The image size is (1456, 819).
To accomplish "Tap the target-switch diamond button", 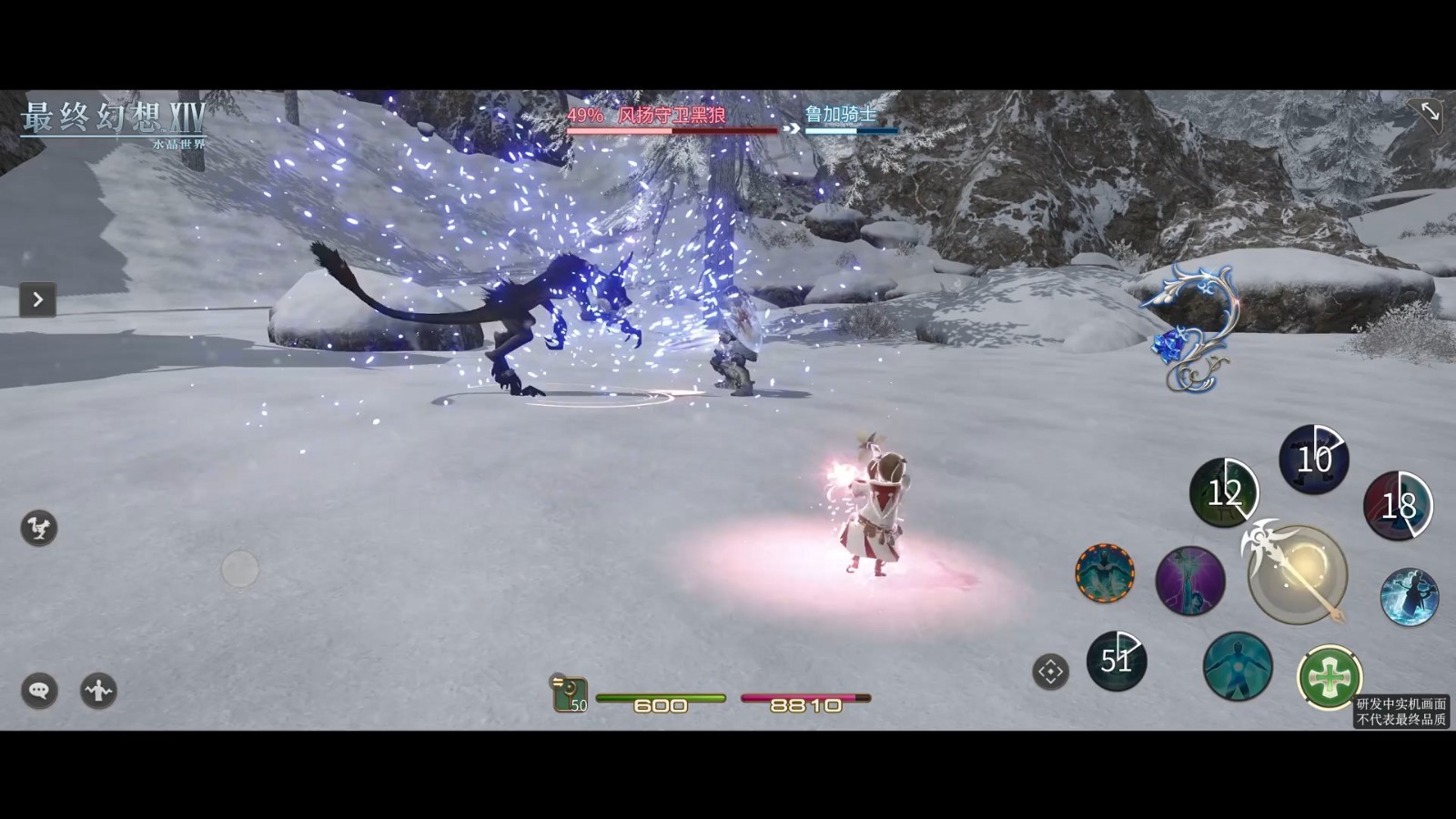I will click(x=1050, y=672).
